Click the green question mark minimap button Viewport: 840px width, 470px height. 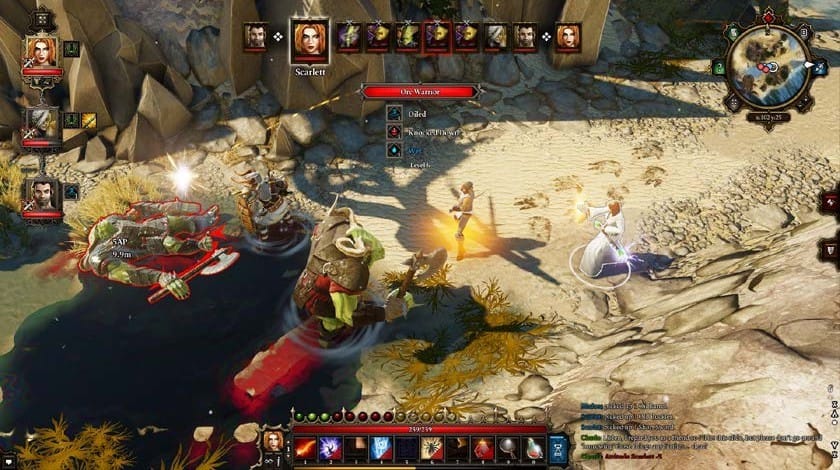click(719, 67)
